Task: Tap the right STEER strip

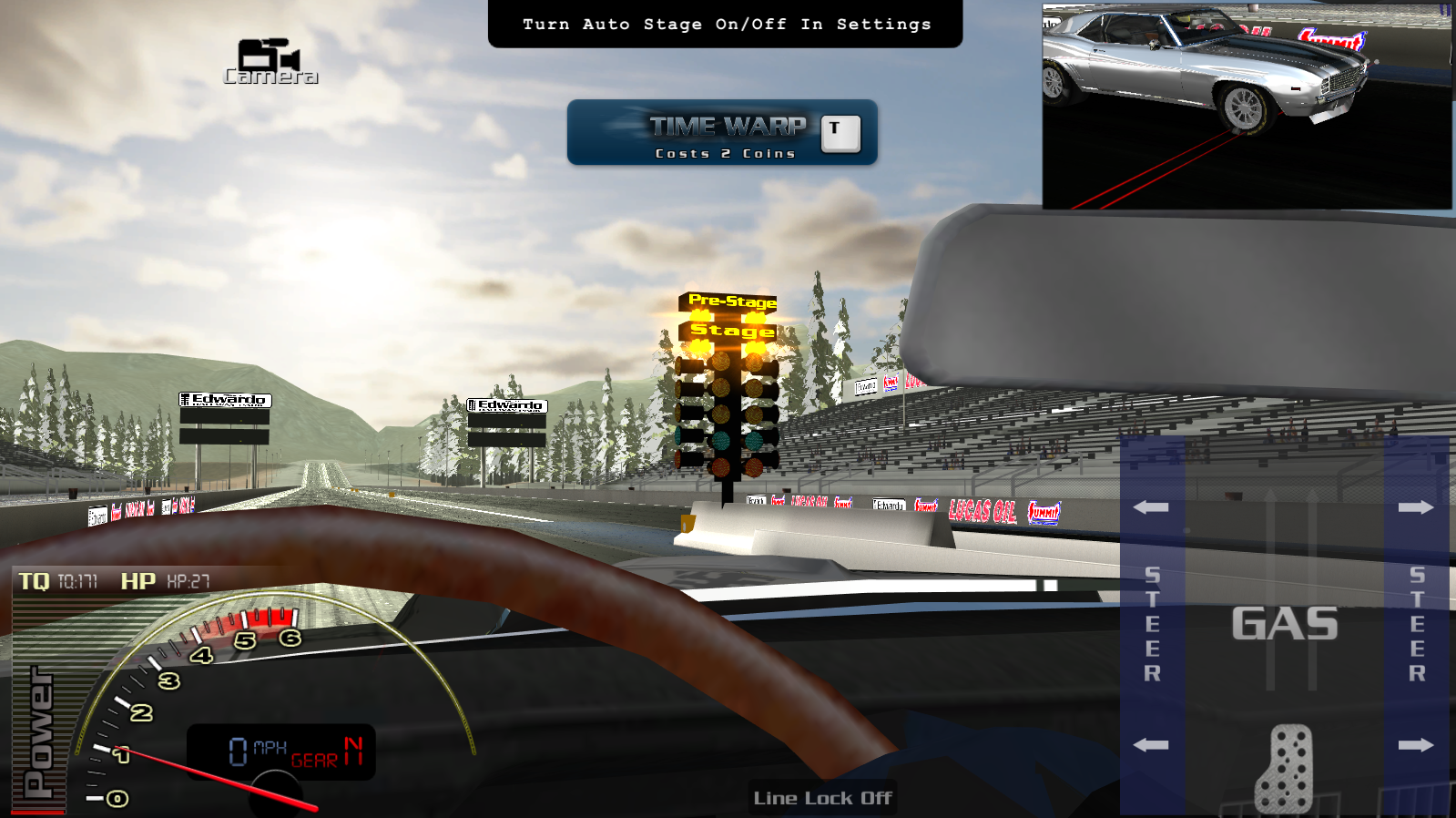Action: pyautogui.click(x=1416, y=625)
